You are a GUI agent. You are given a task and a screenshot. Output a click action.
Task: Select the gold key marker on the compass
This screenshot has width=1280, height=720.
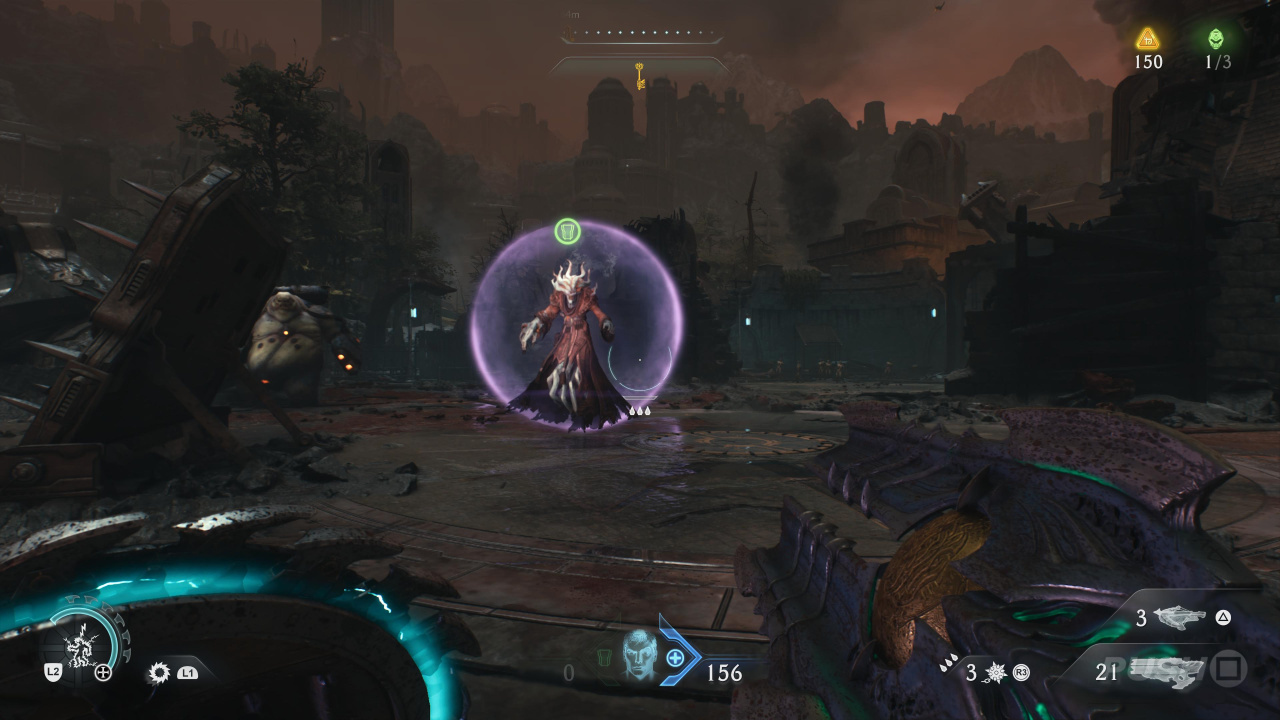639,75
